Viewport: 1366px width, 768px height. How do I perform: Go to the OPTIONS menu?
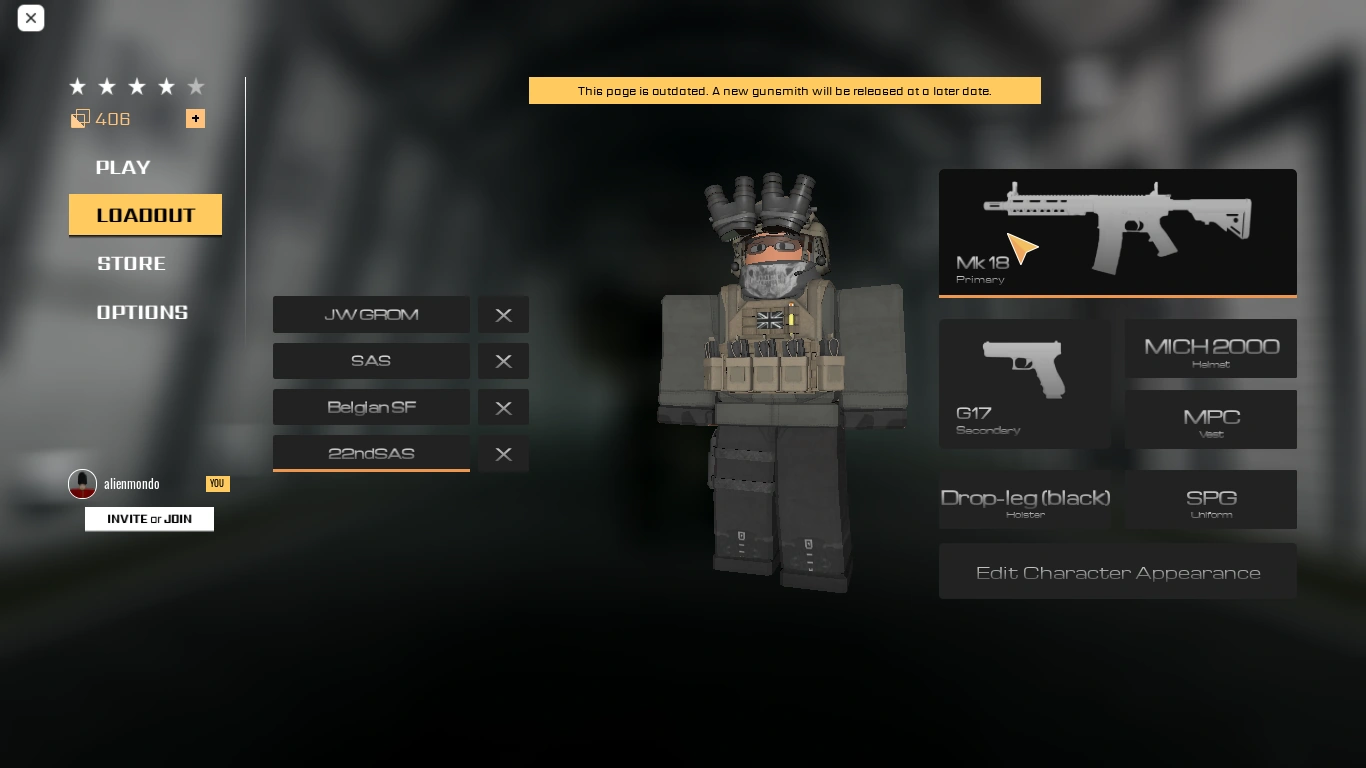(x=142, y=311)
